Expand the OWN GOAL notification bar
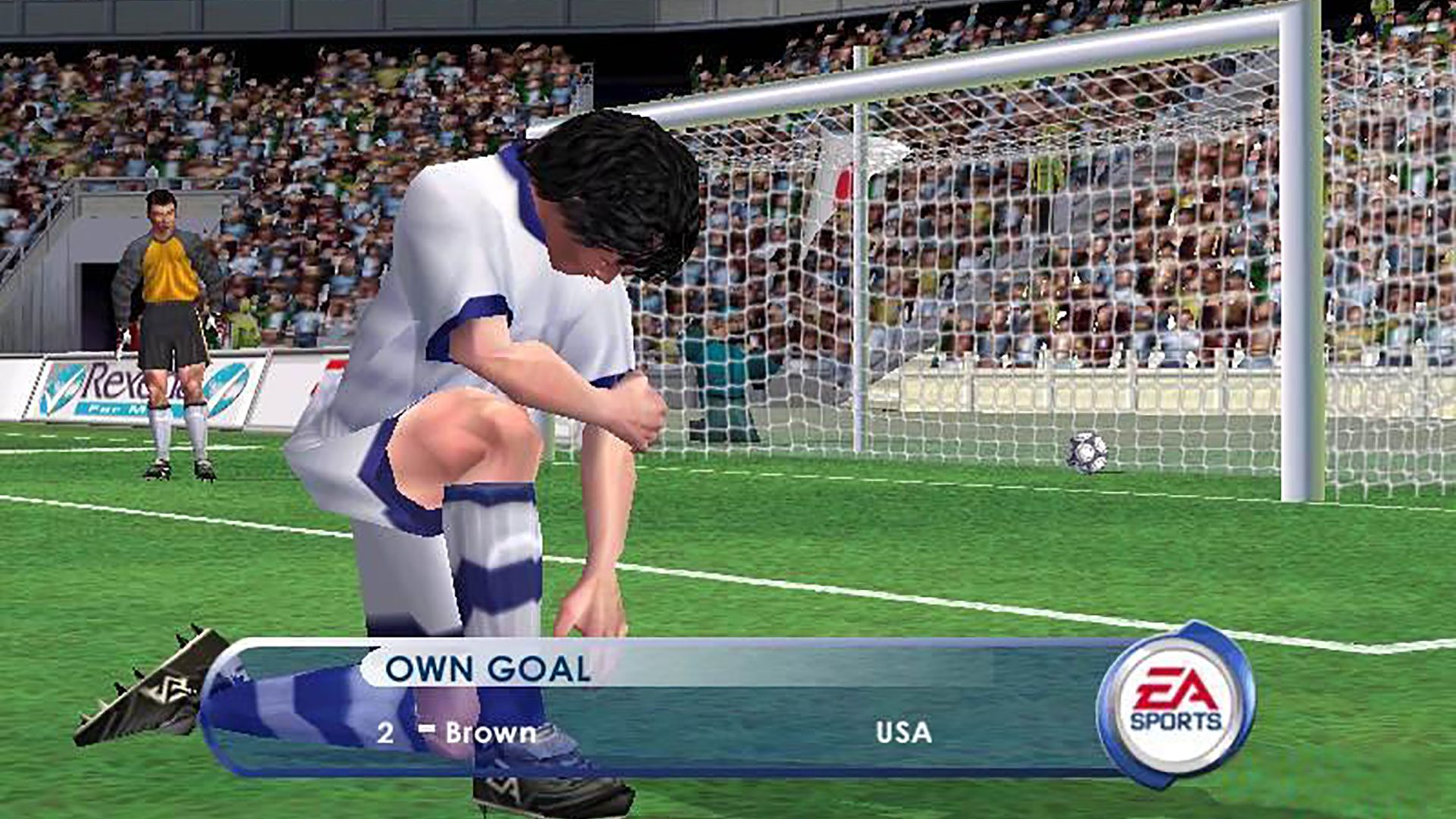 [x=485, y=667]
